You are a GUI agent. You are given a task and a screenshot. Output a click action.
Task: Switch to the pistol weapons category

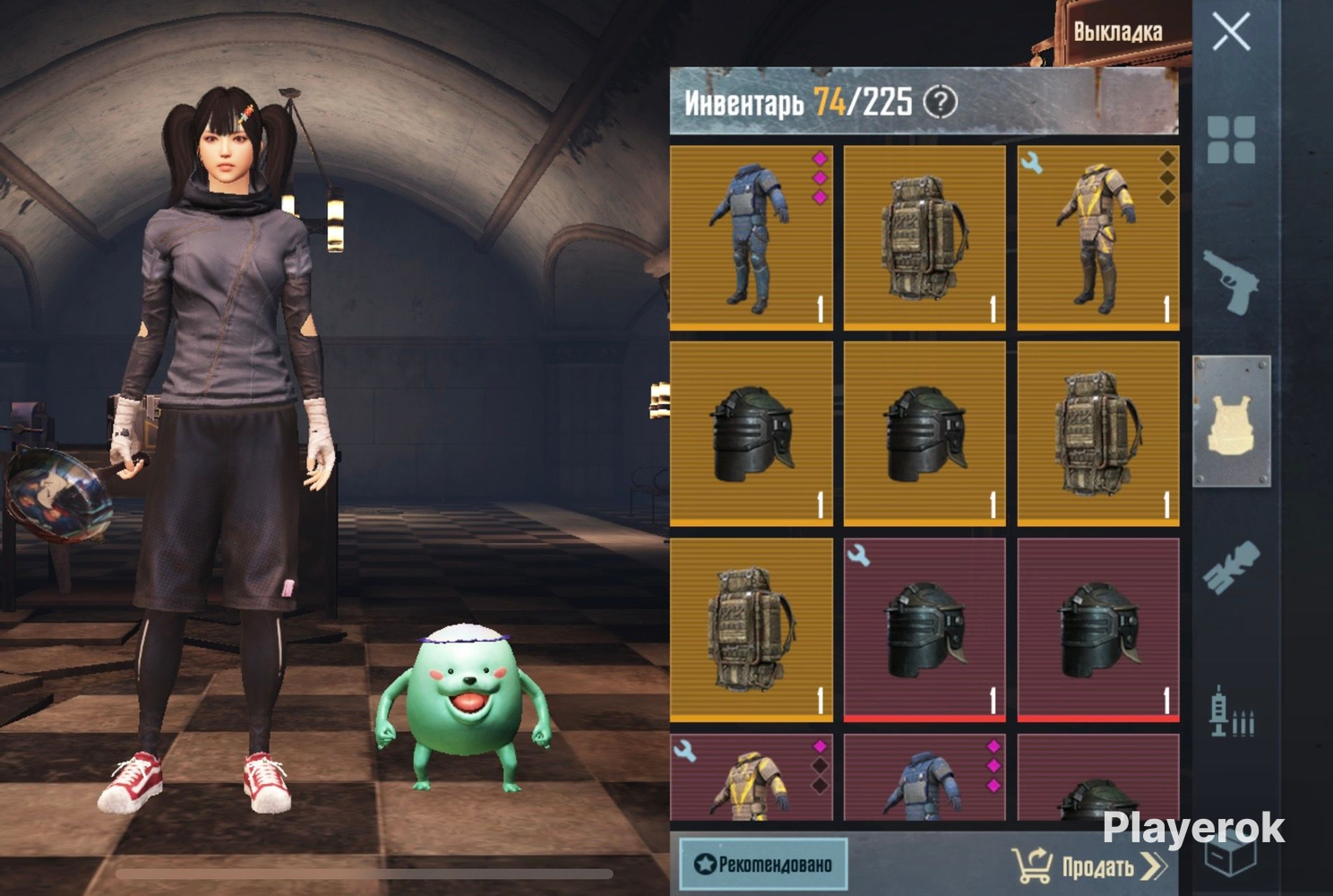[1231, 280]
